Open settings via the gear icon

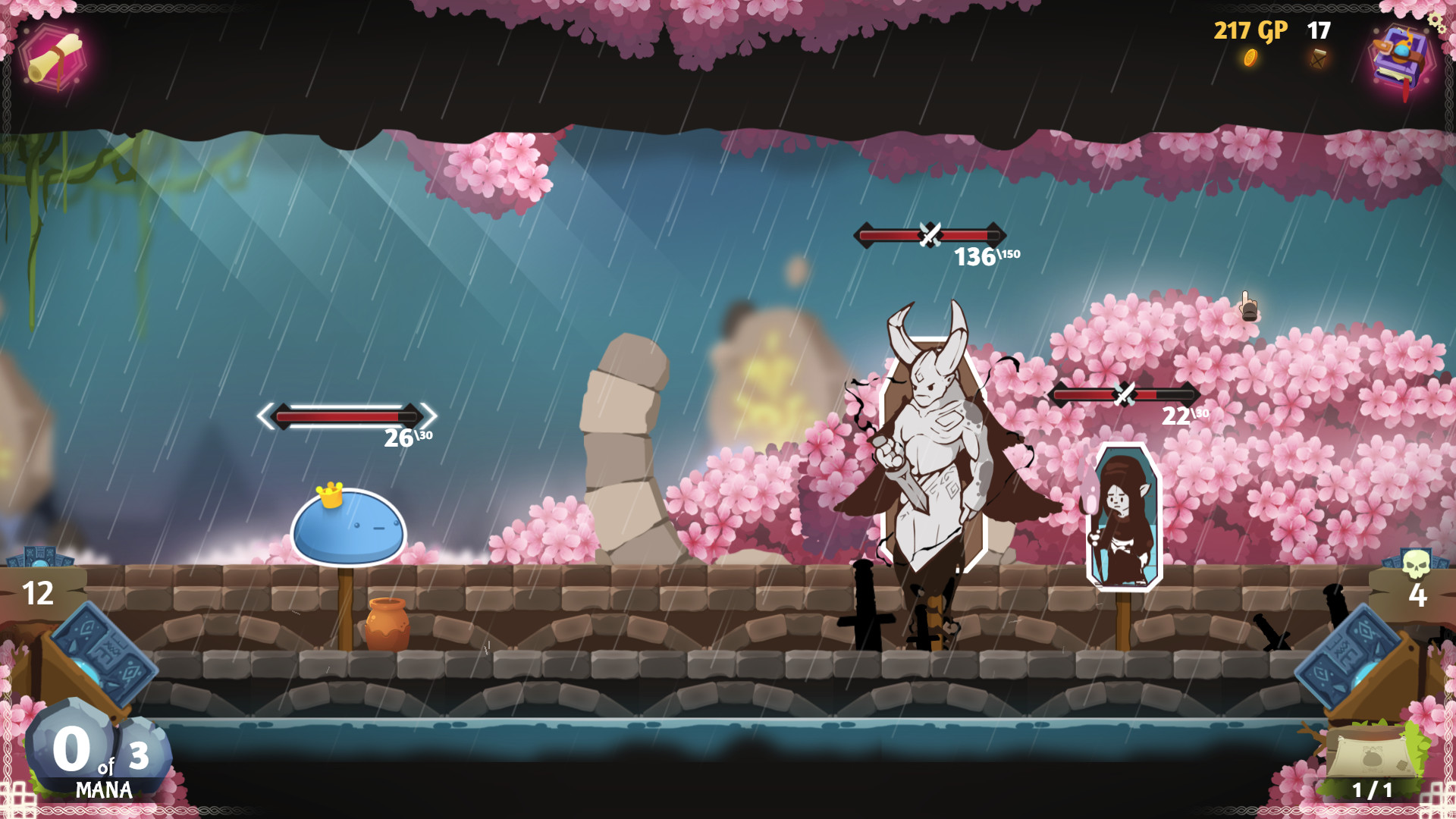pyautogui.click(x=1437, y=20)
